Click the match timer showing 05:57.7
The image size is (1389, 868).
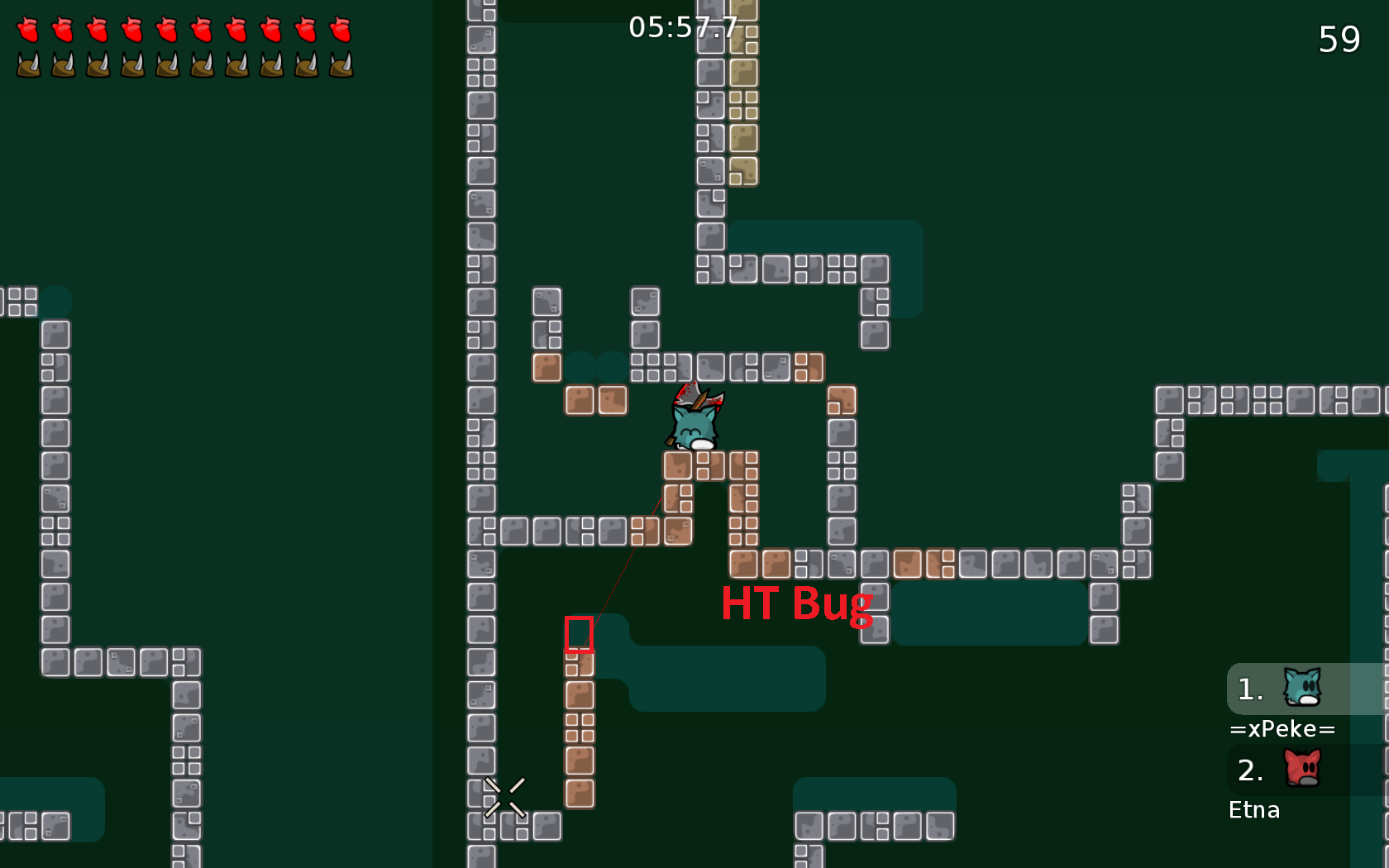click(684, 26)
